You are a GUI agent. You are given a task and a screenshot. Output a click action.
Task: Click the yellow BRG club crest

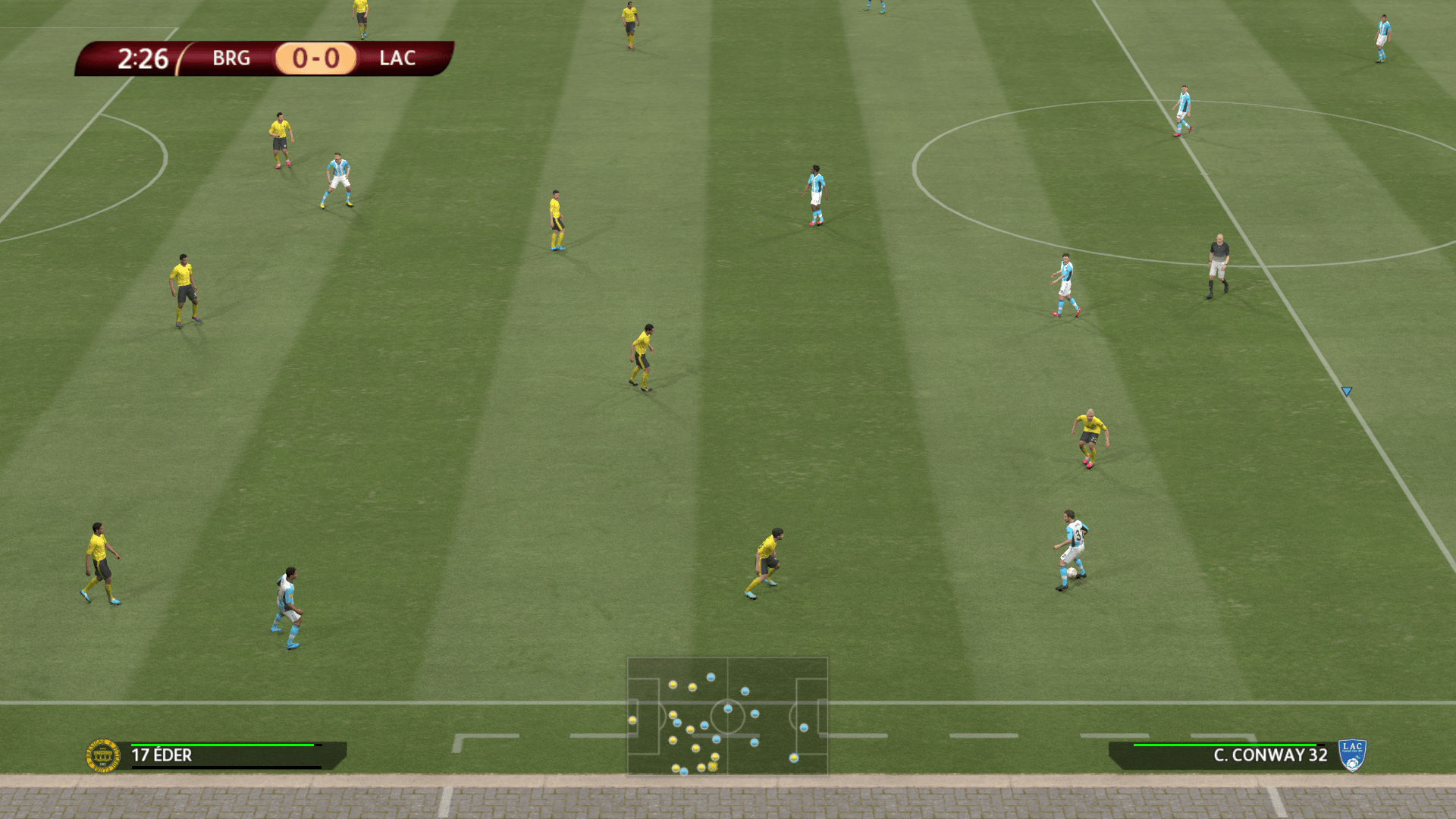[103, 756]
